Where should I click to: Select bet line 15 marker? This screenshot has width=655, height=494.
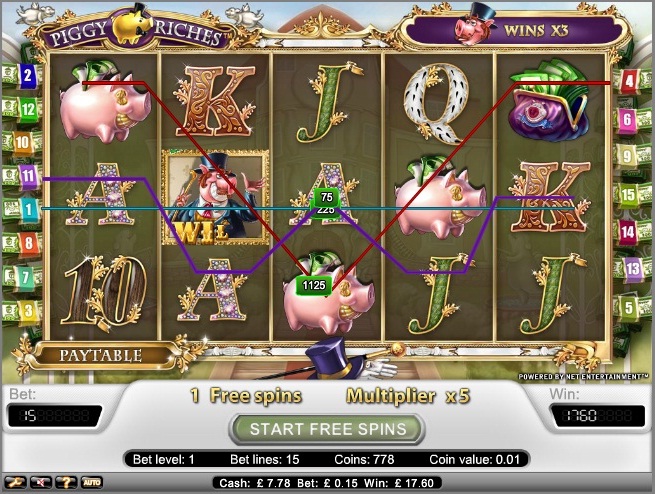(x=628, y=194)
